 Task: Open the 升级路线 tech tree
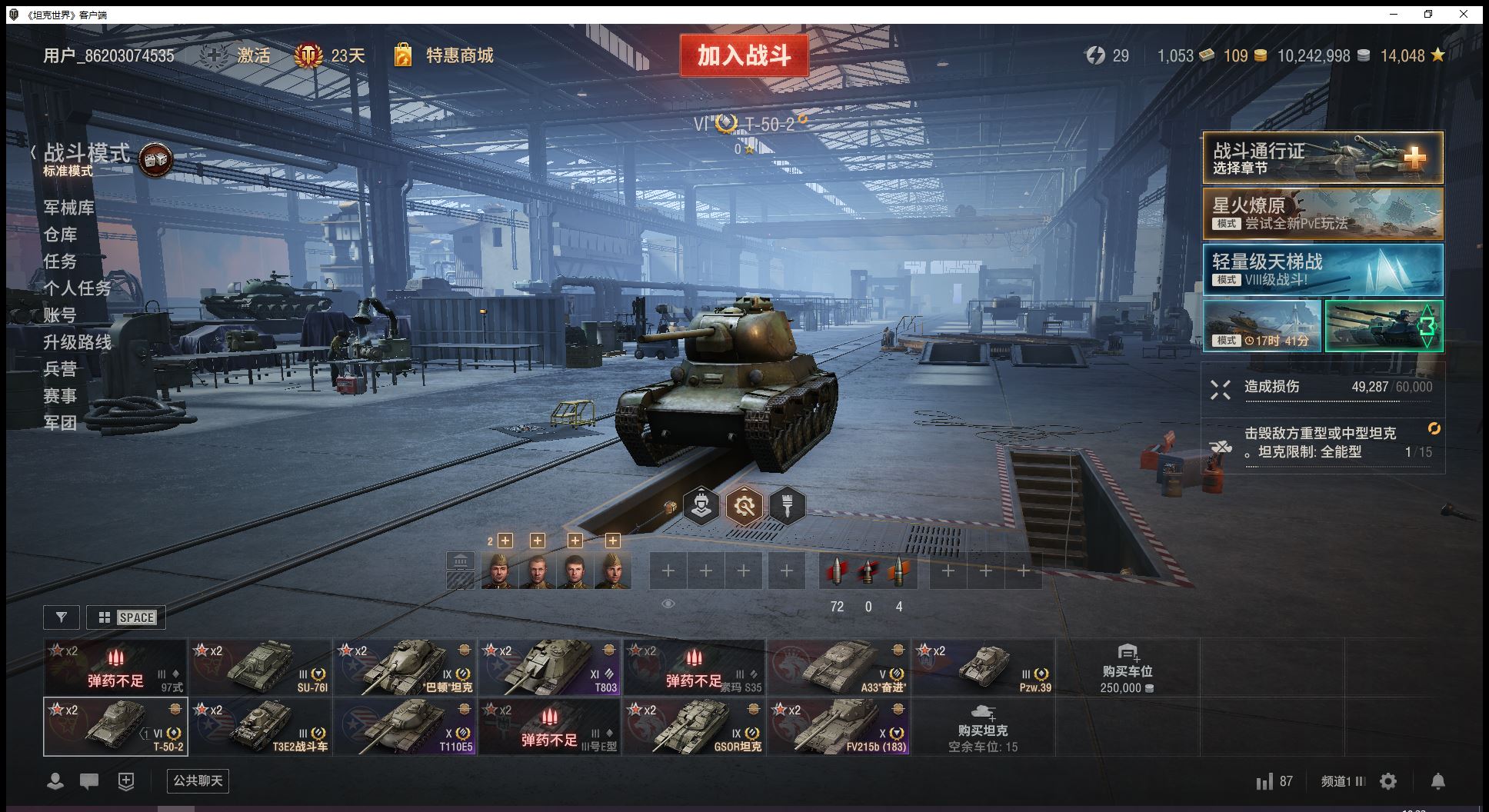click(78, 342)
